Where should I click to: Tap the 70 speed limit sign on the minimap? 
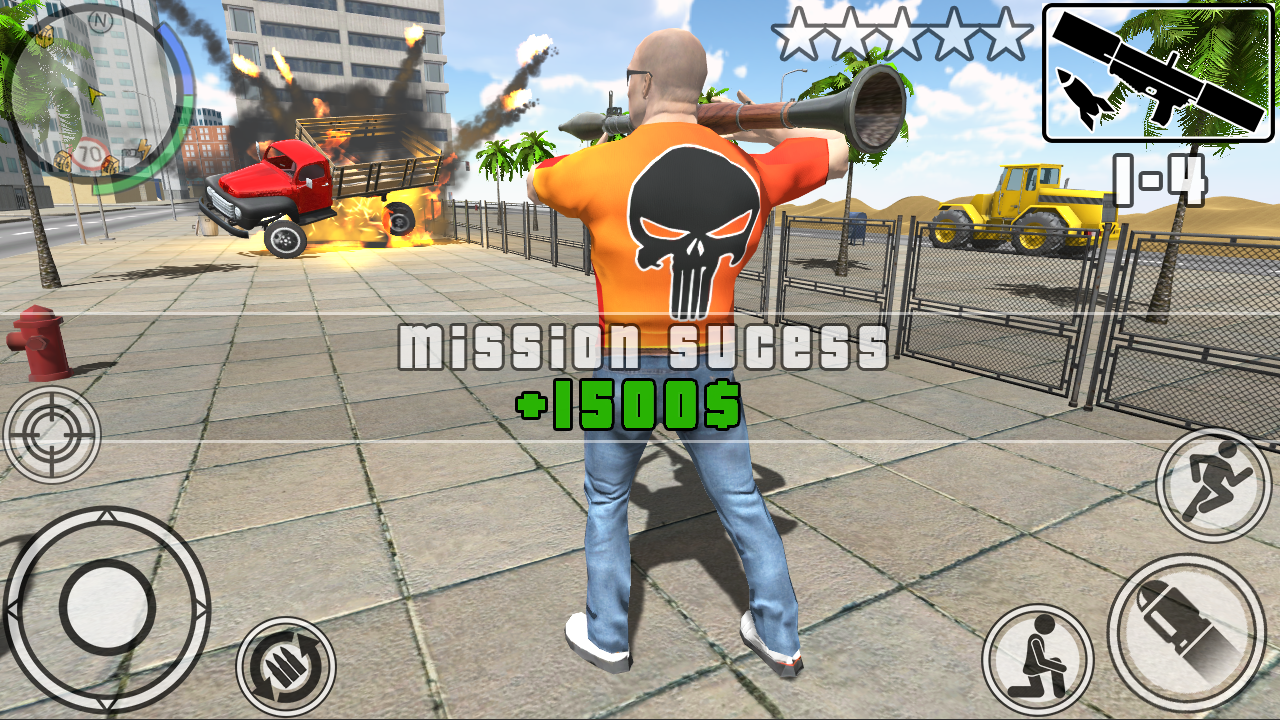click(x=89, y=151)
